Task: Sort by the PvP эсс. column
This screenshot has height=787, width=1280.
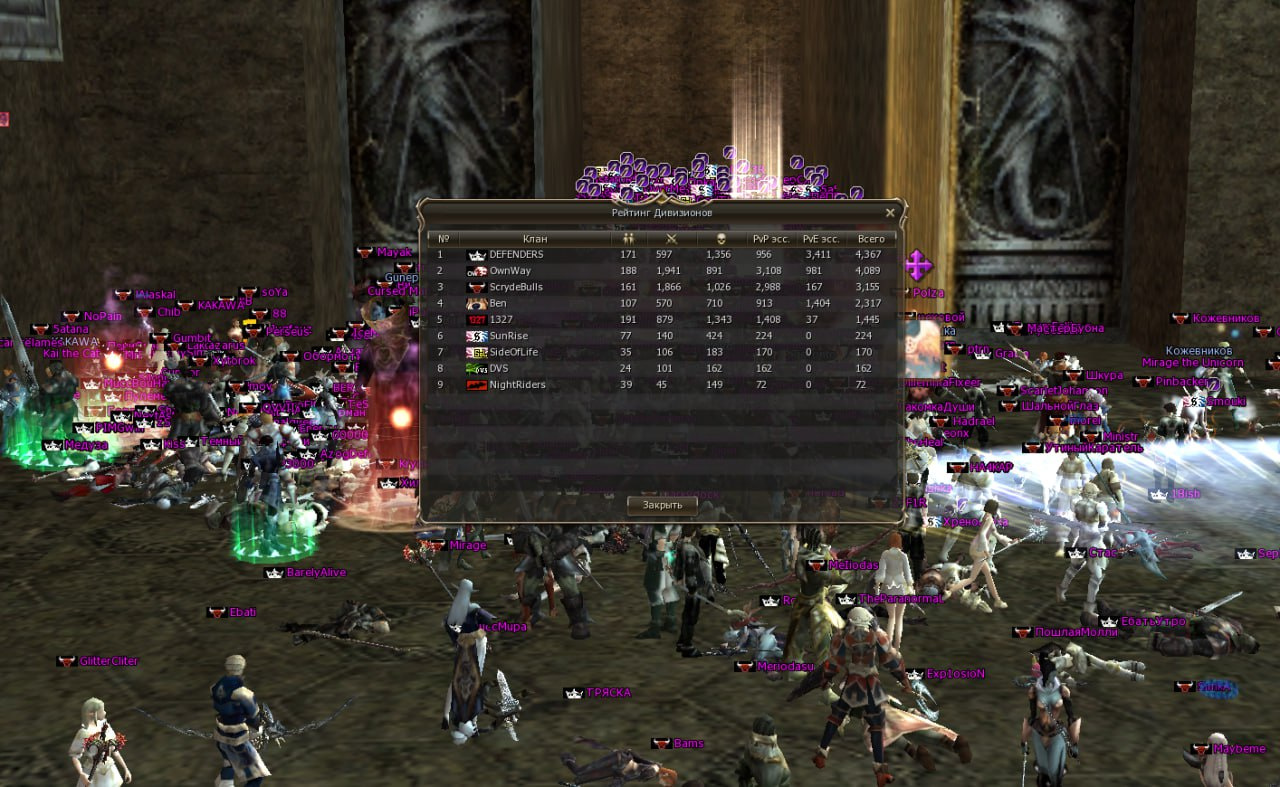Action: 770,239
